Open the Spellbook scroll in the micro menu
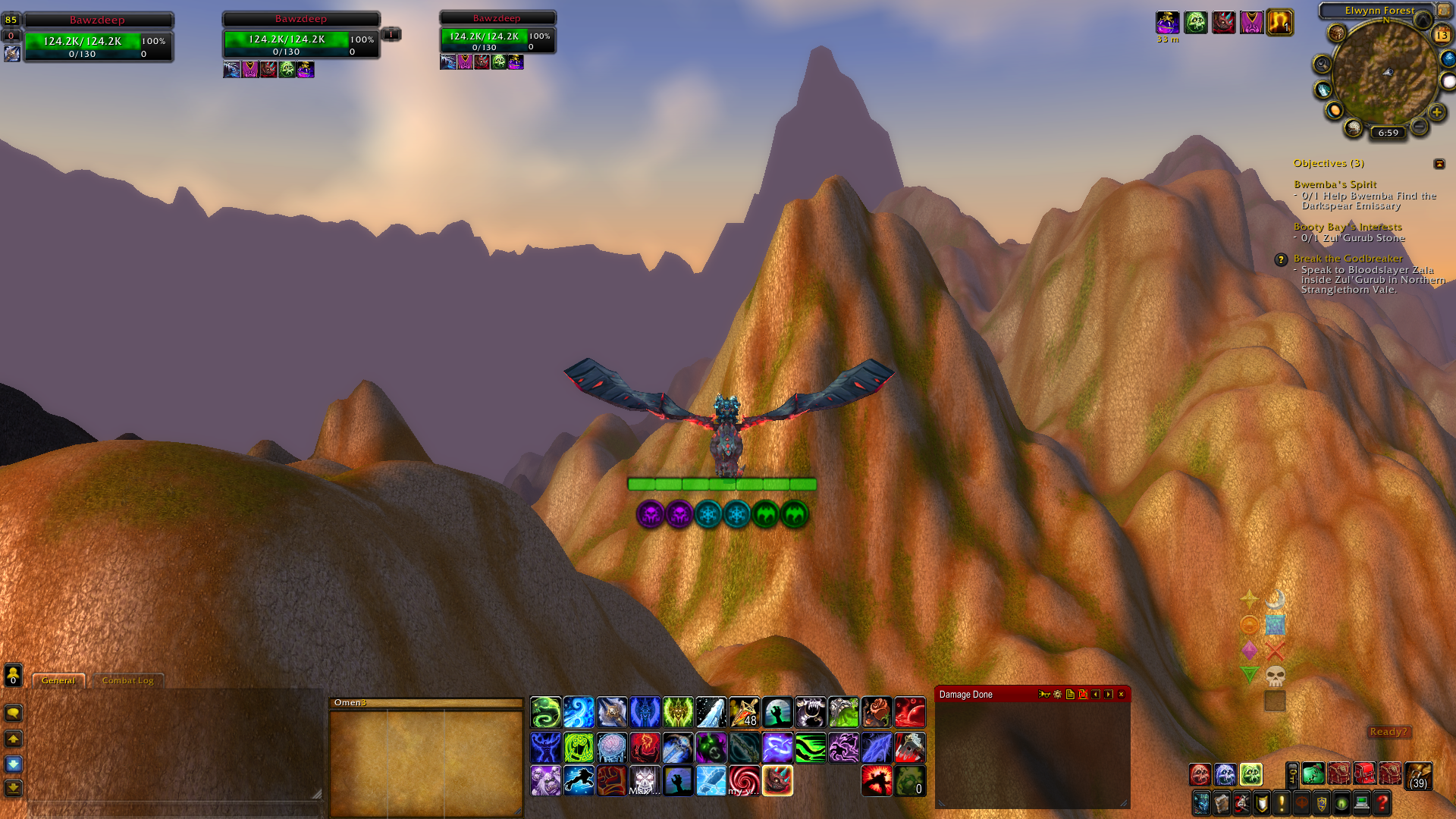The image size is (1456, 819). 1222,803
